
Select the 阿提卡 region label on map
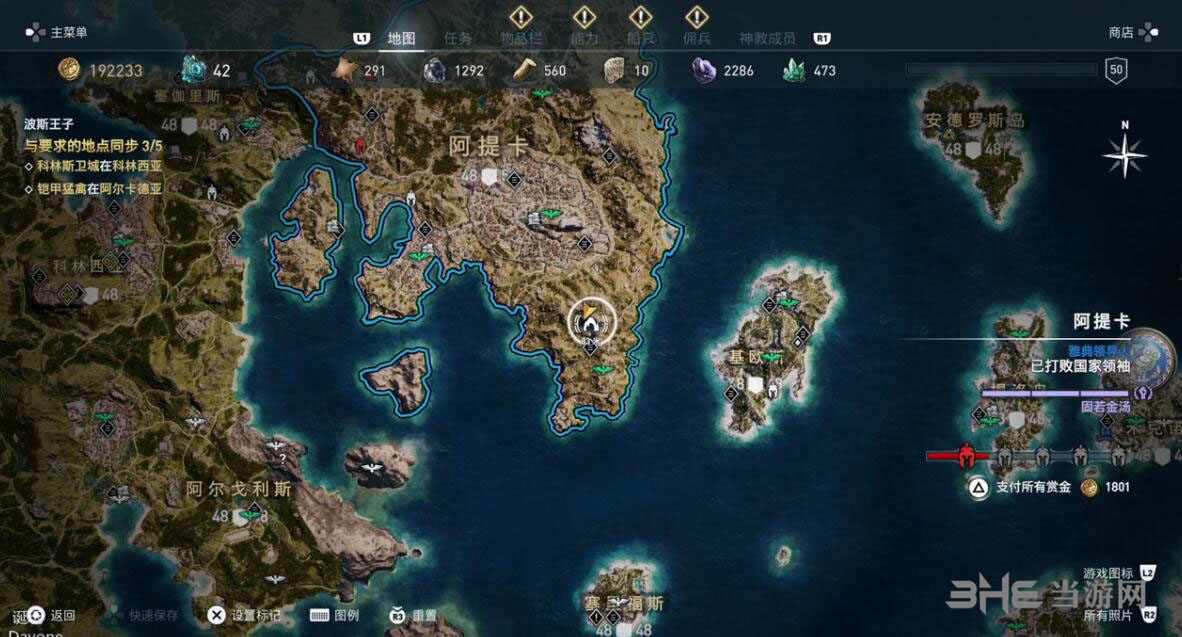point(488,146)
